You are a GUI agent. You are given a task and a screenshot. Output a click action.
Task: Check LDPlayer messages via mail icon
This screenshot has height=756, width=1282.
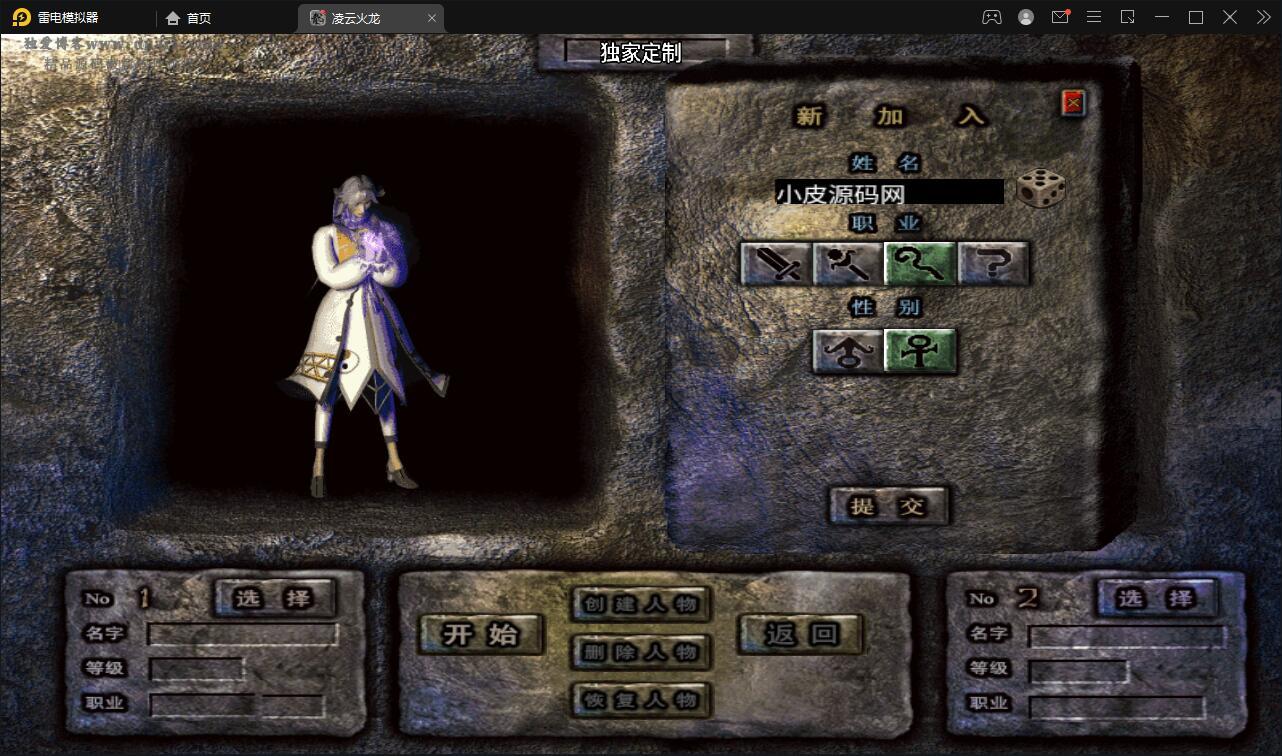[x=1060, y=17]
